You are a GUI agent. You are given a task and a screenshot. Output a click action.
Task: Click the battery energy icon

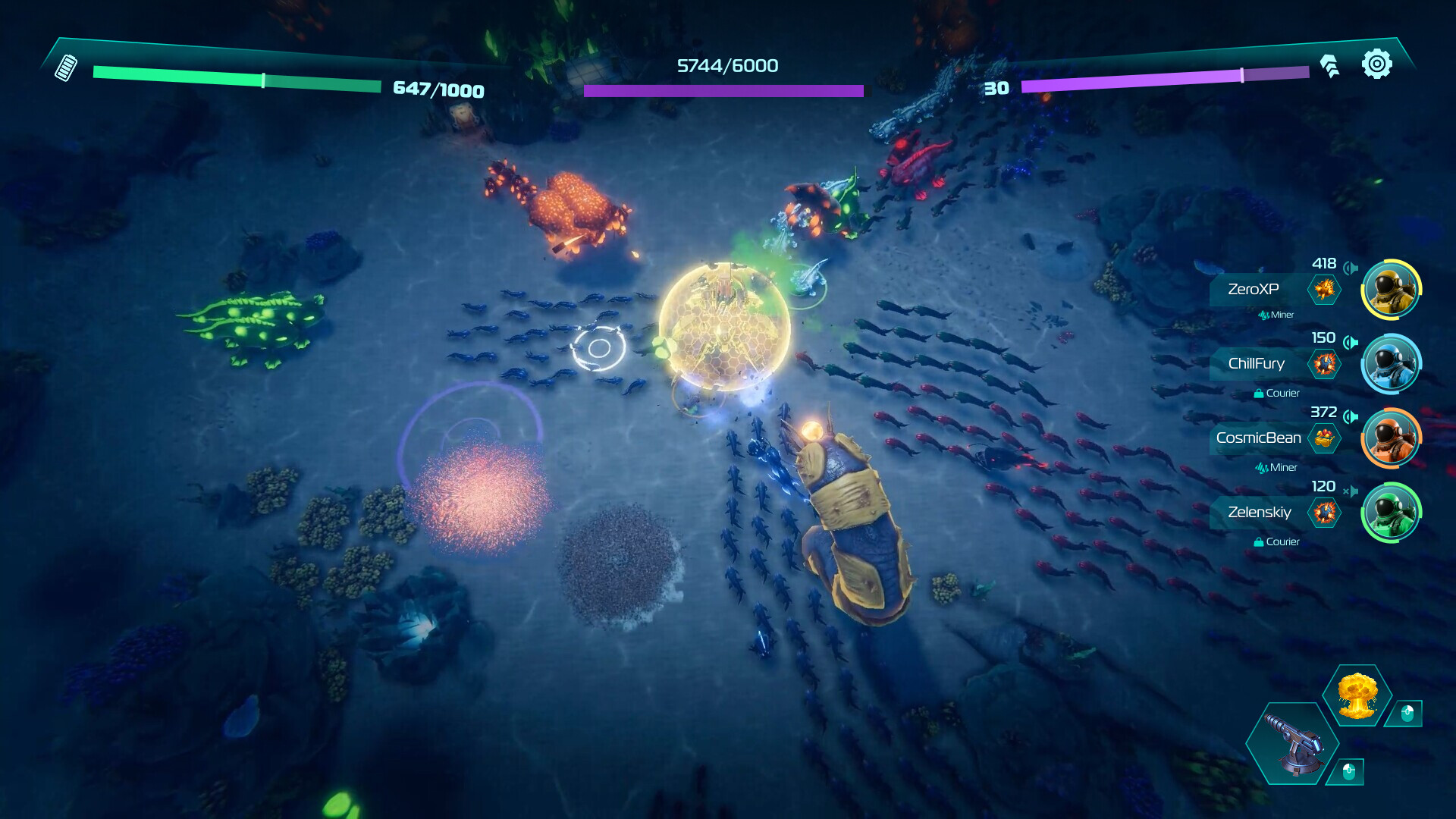coord(66,67)
